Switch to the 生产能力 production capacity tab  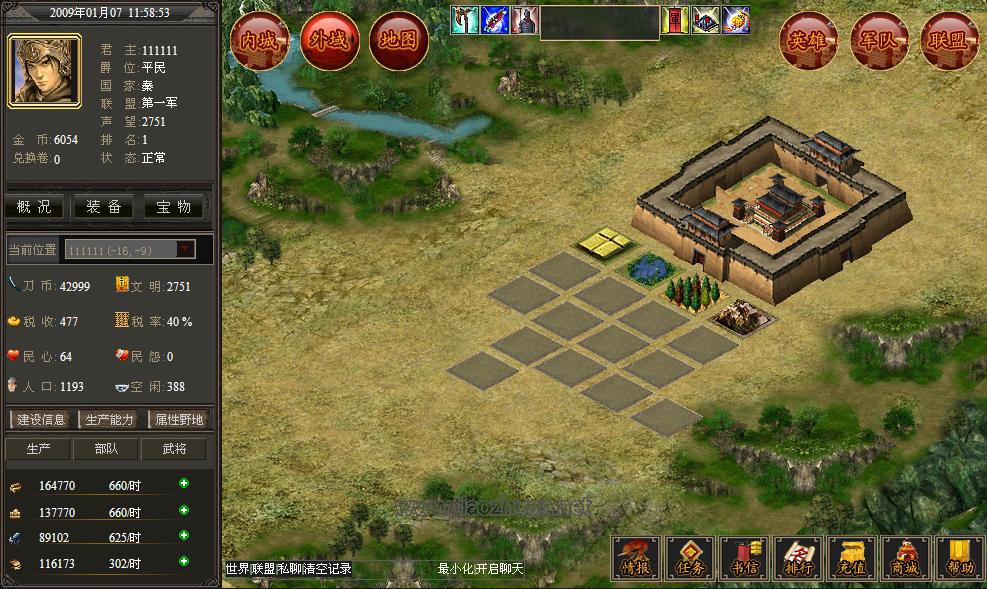point(109,420)
